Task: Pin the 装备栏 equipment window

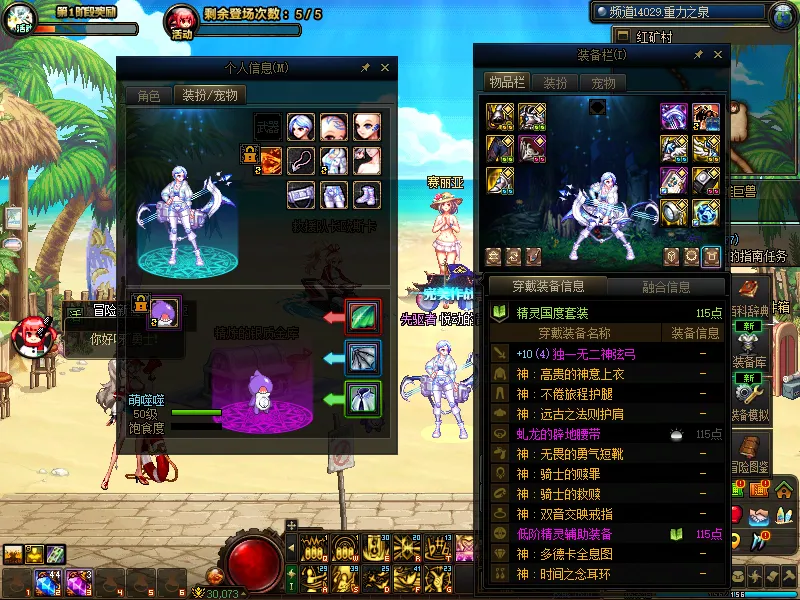Action: point(698,55)
